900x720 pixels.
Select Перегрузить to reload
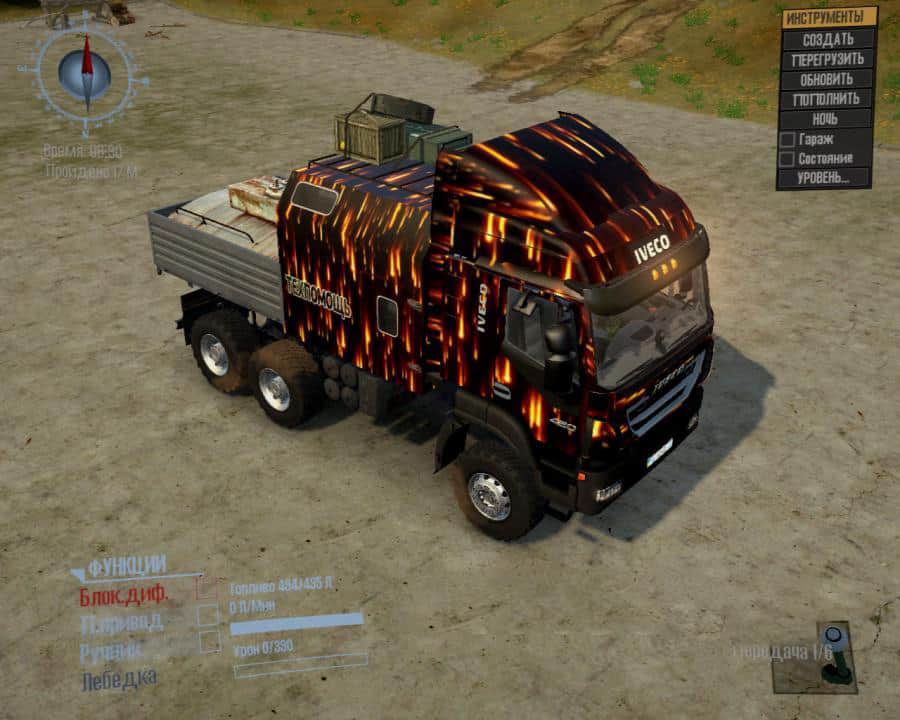coord(827,59)
